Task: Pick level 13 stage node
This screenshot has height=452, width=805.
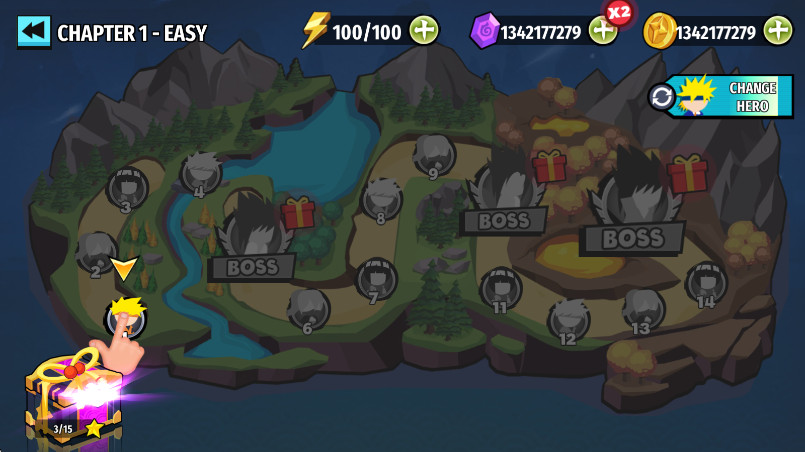Action: pos(643,309)
